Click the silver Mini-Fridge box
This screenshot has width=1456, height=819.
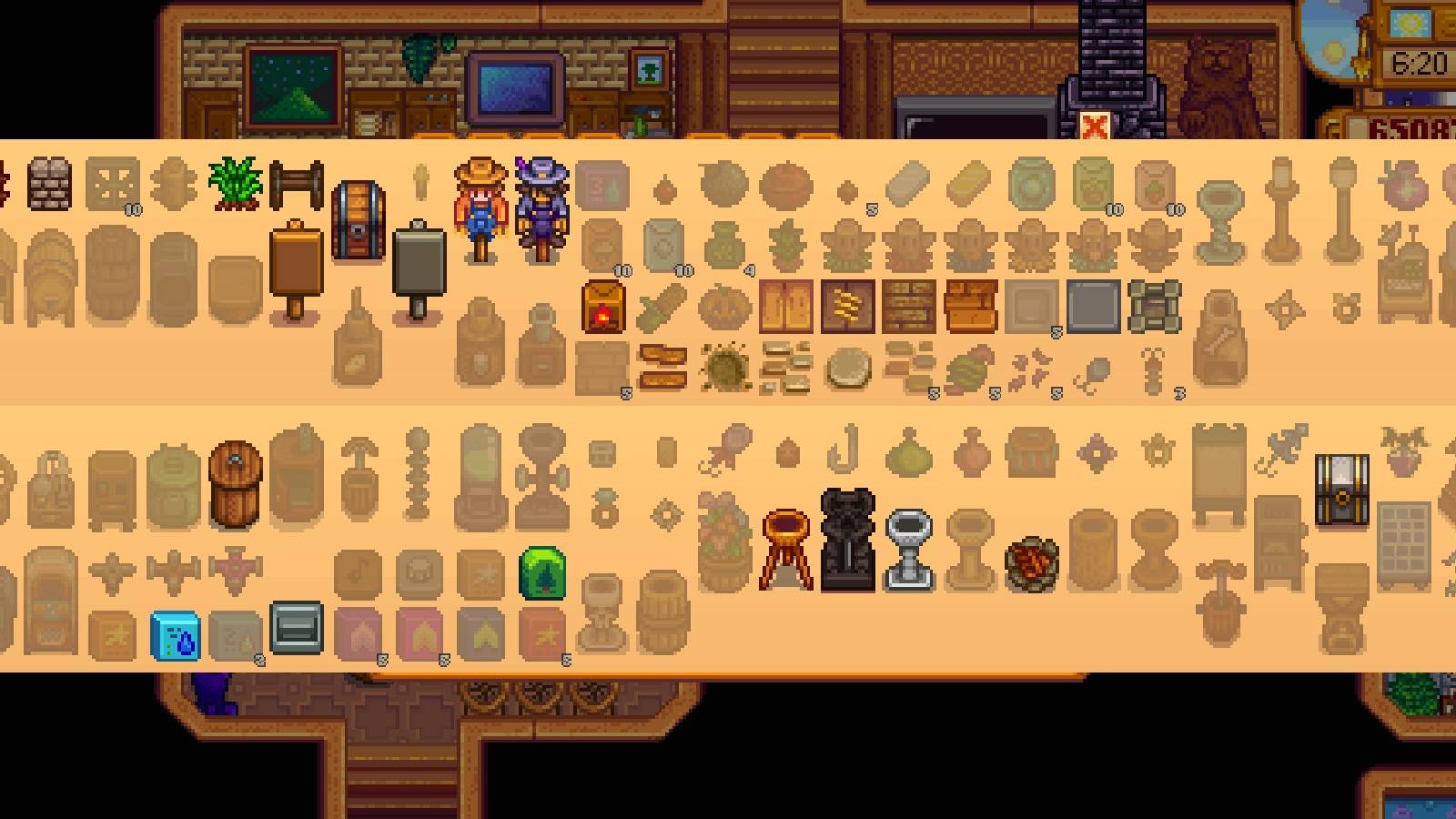tap(296, 628)
